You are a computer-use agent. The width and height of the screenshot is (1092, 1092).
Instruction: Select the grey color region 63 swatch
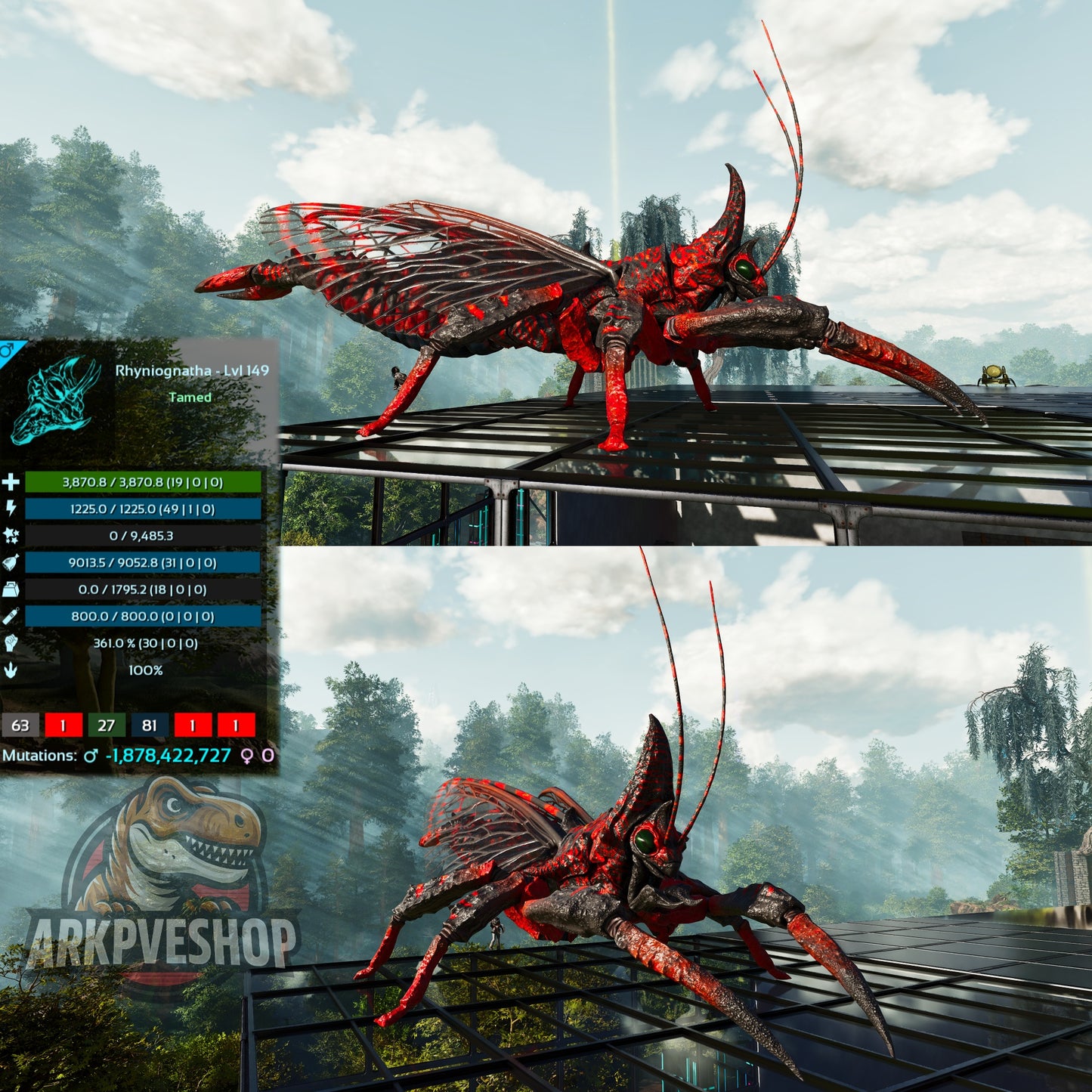point(20,725)
